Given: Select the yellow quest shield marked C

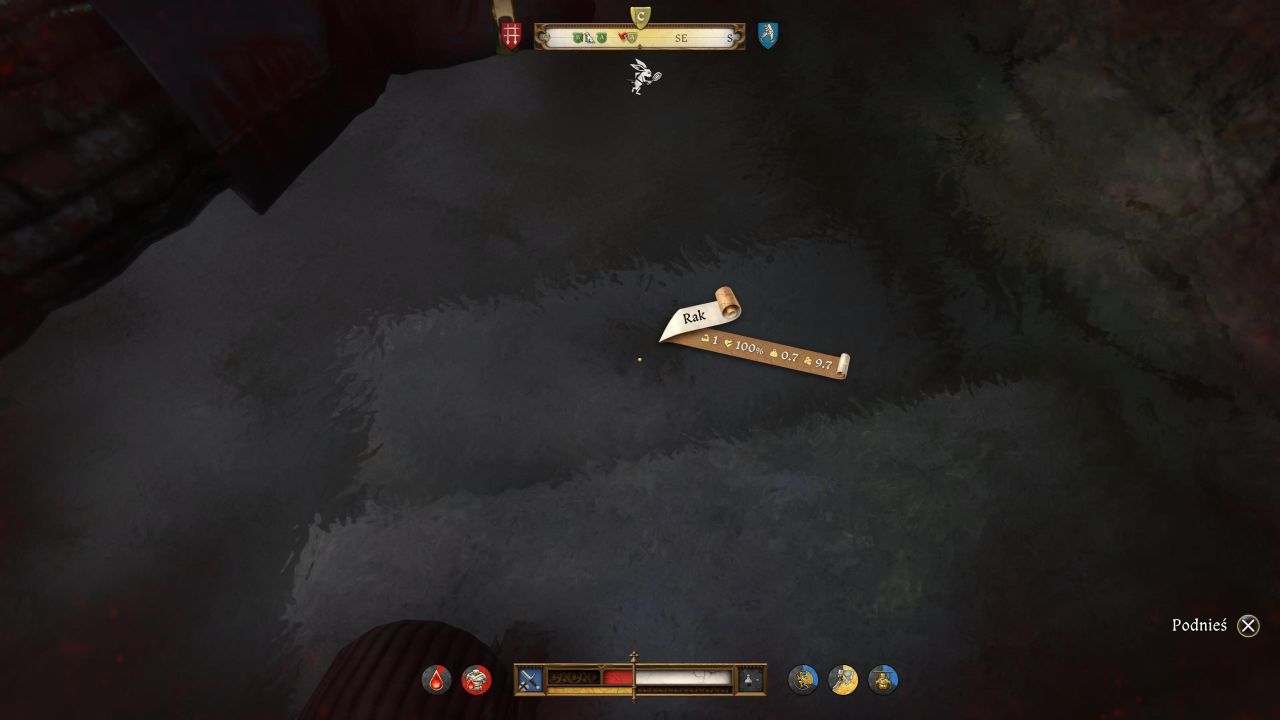Looking at the screenshot, I should [x=641, y=16].
